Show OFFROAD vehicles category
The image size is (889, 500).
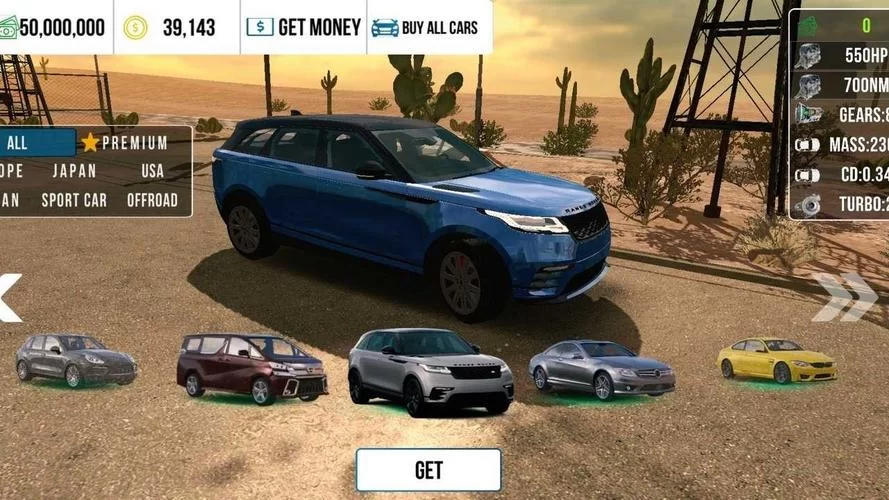[152, 200]
